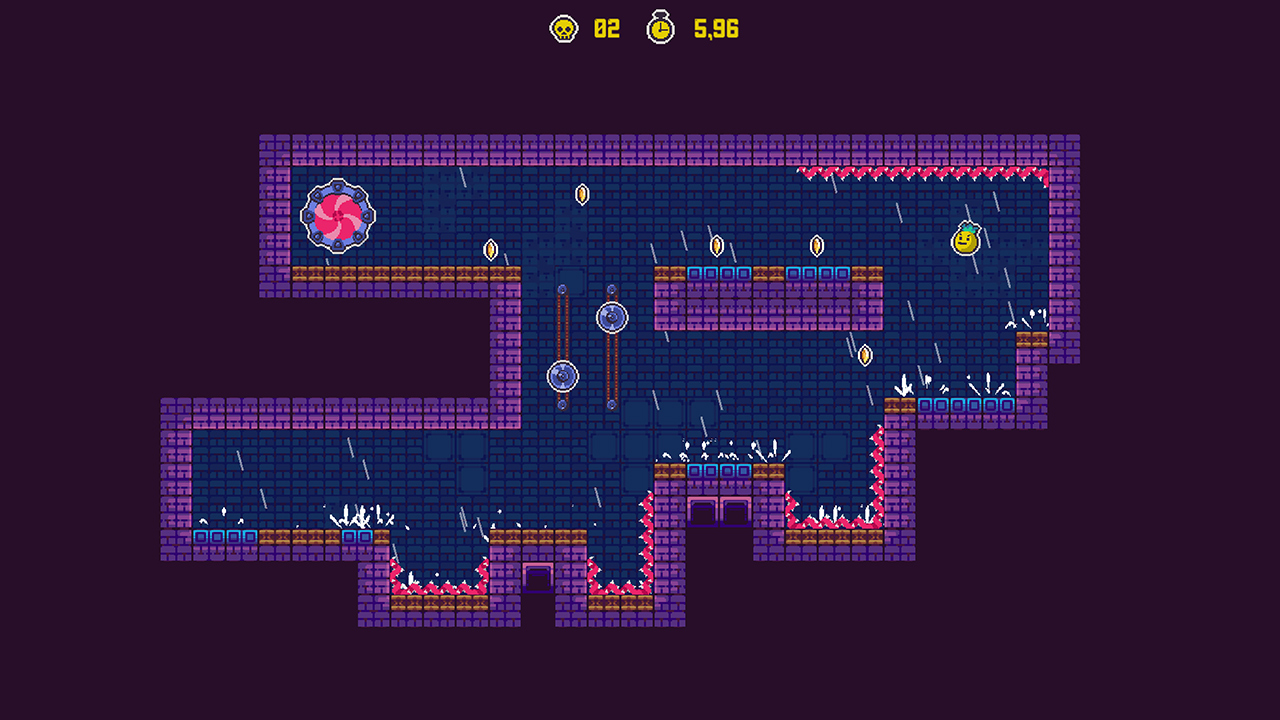Click the skull counter icon in the HUD
The image size is (1280, 720).
[564, 29]
